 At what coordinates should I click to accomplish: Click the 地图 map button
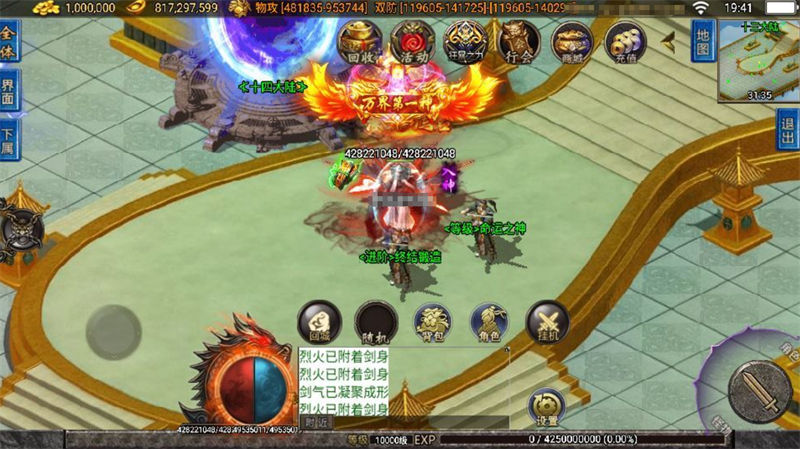coord(704,42)
